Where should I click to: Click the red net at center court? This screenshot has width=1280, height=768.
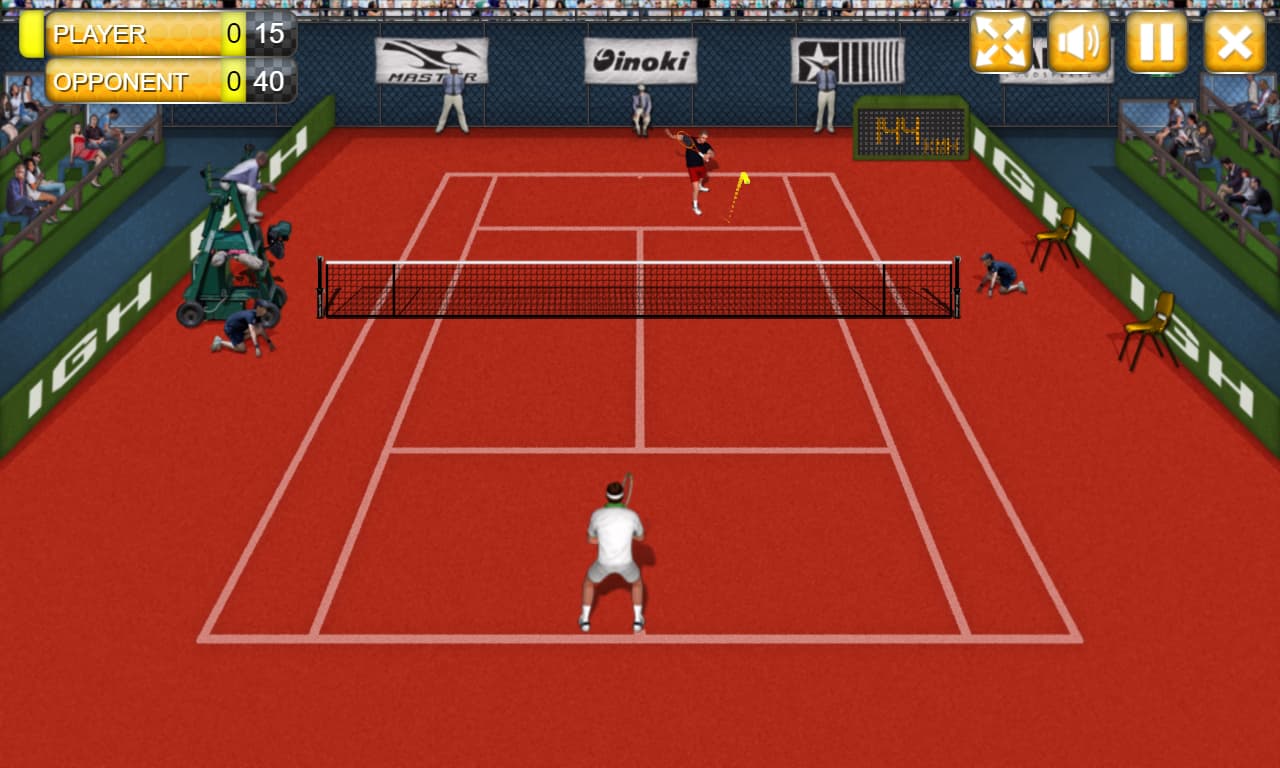coord(640,290)
